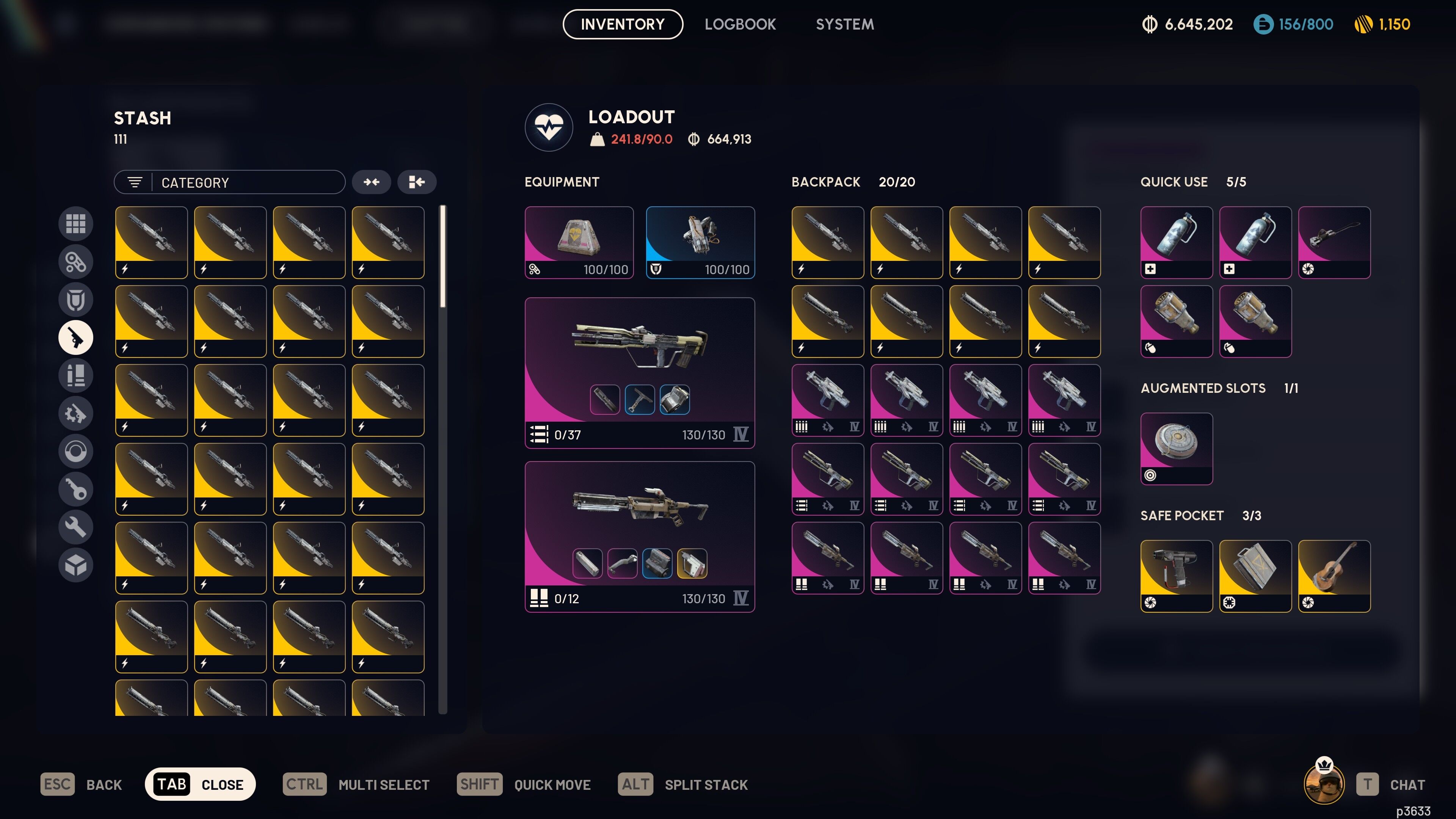This screenshot has width=1456, height=819.
Task: Switch to the LOGBOOK tab
Action: [x=740, y=24]
